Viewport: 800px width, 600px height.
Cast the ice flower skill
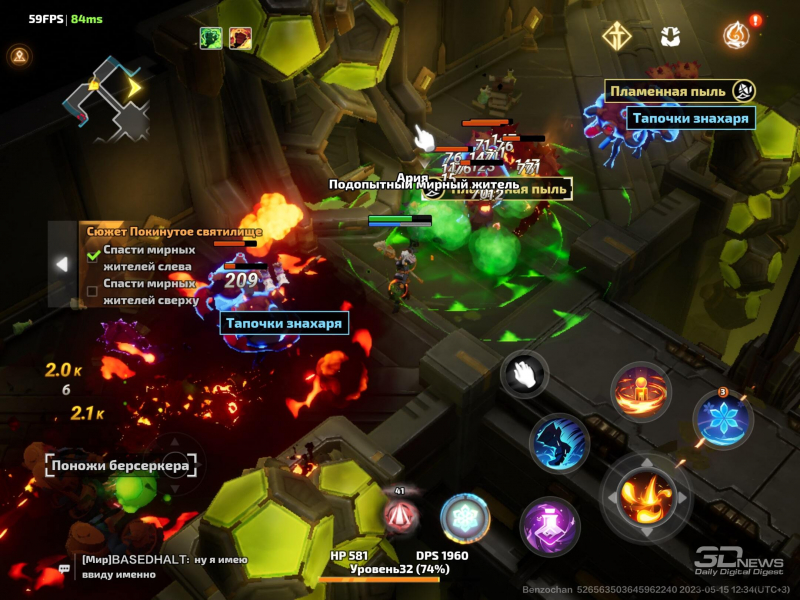(723, 420)
